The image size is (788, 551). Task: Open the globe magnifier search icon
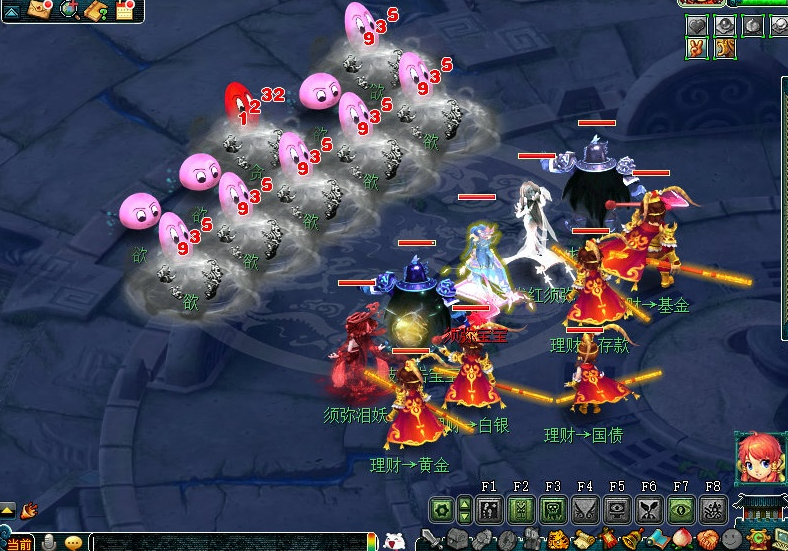69,10
